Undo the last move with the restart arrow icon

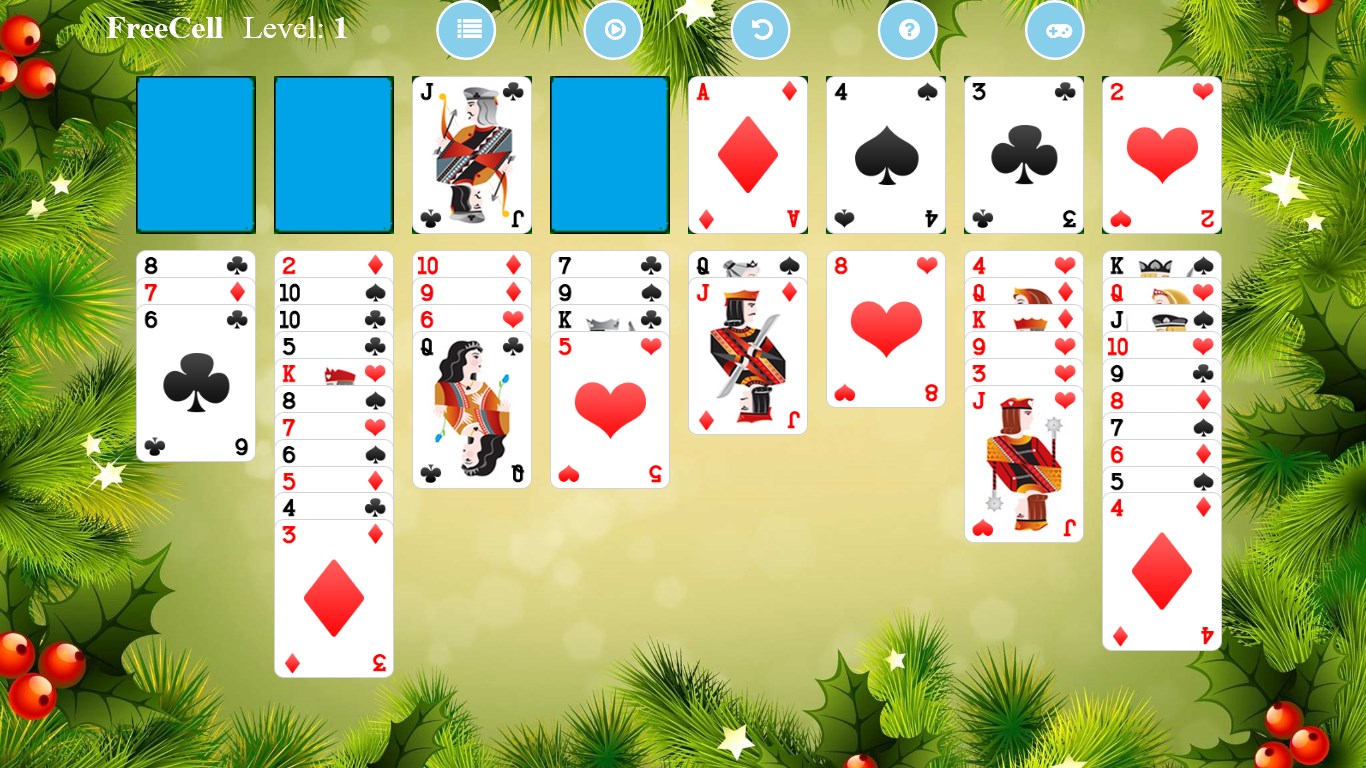(760, 30)
